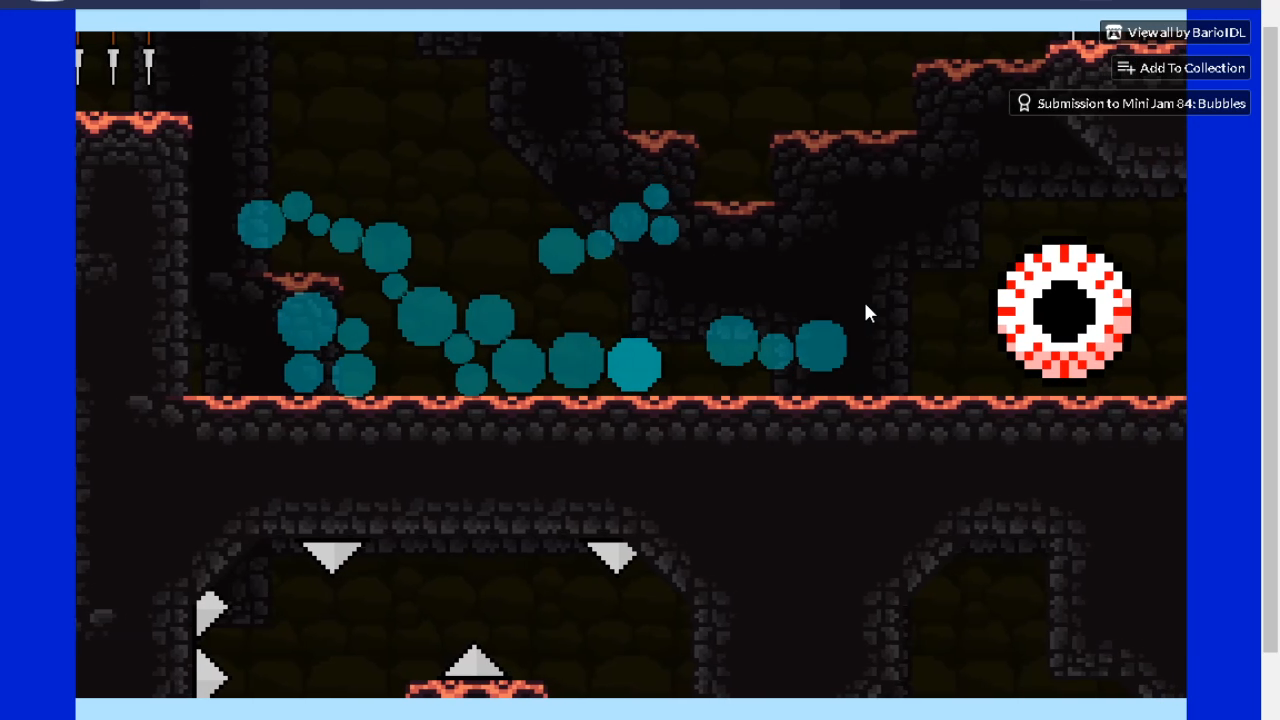This screenshot has width=1280, height=720.
Task: Click the upward white spike on the lower floor
Action: click(x=474, y=662)
